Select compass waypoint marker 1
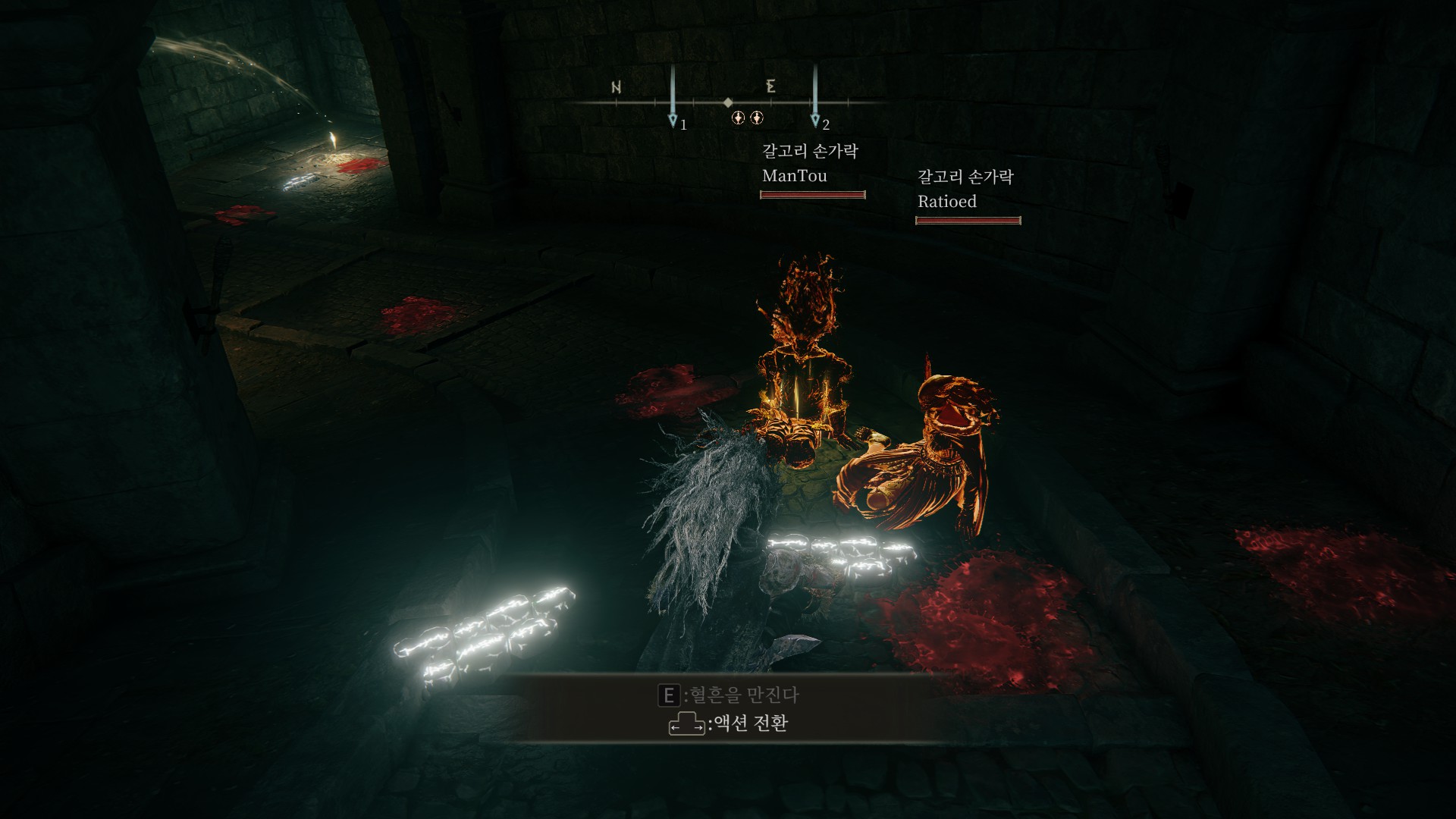Screen dimensions: 1456x819 click(x=673, y=120)
